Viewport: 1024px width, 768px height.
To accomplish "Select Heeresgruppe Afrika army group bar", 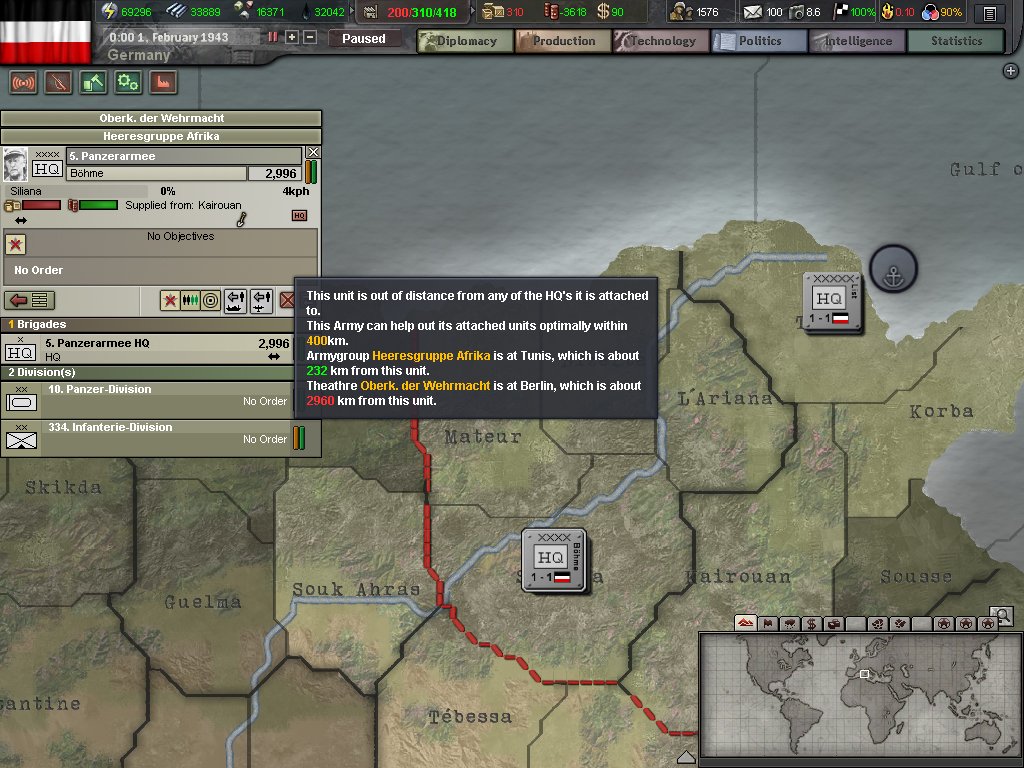I will click(x=161, y=136).
